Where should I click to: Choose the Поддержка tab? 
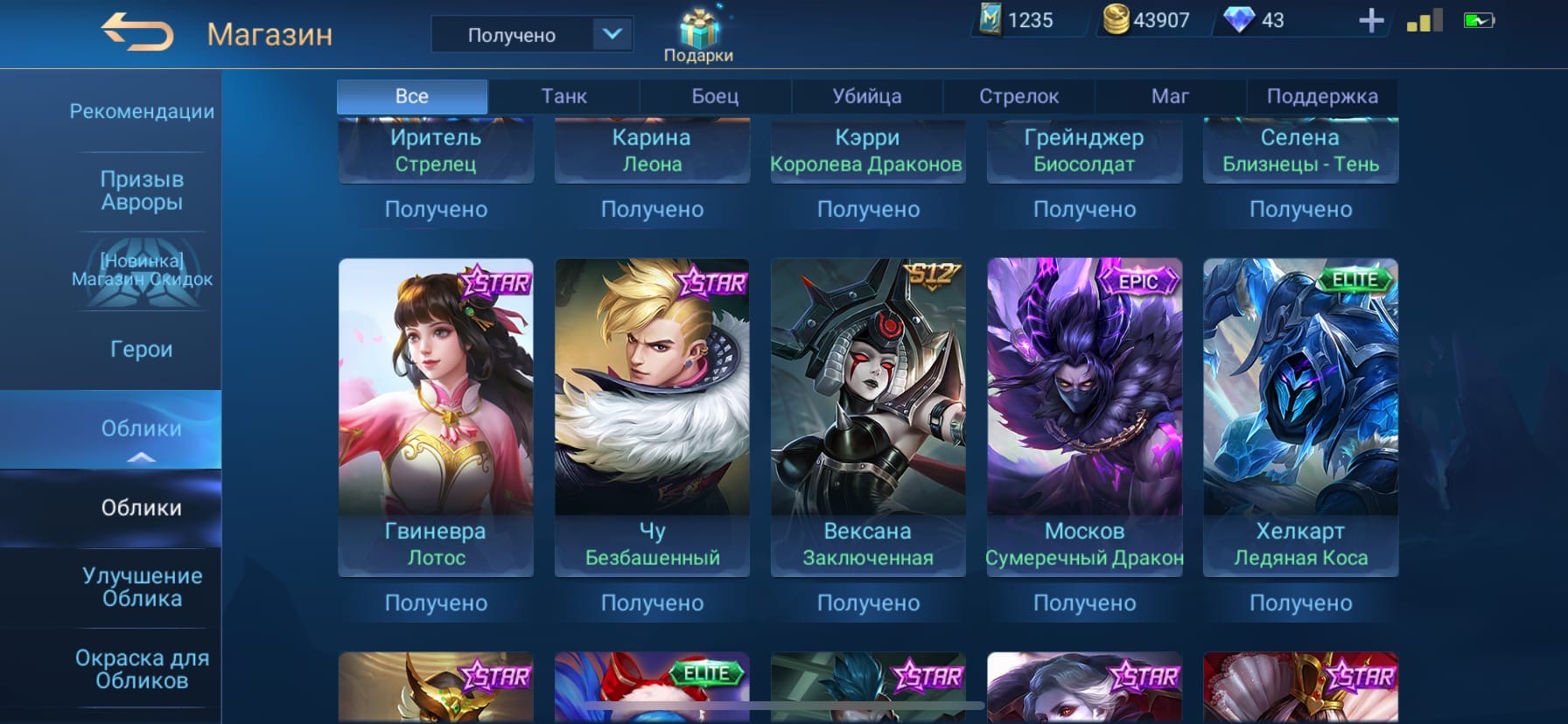(x=1321, y=96)
